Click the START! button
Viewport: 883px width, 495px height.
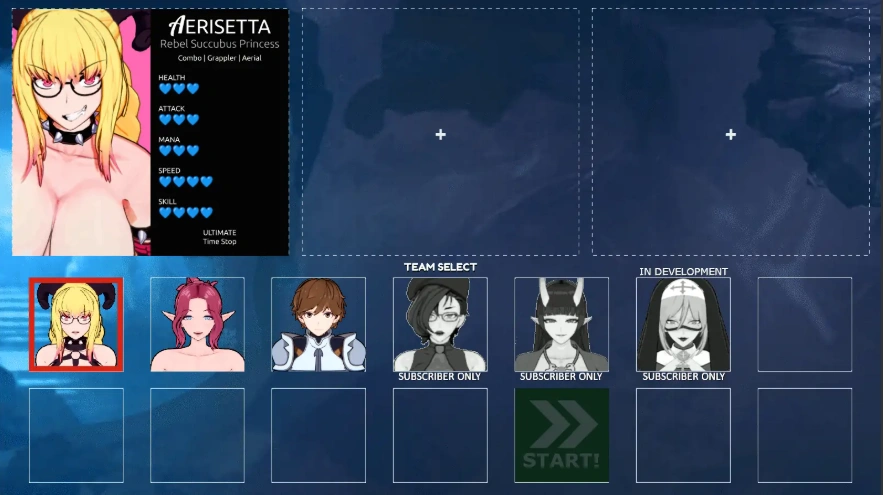pos(561,436)
